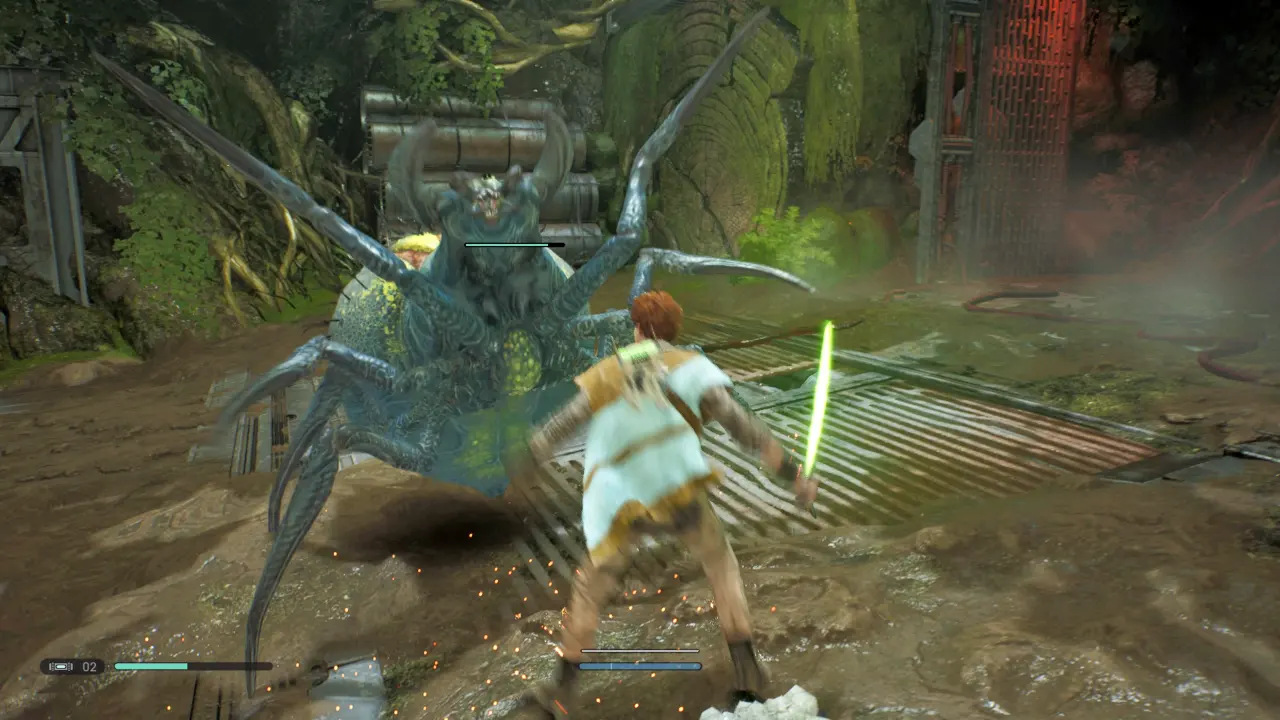
Task: Toggle the white stamina bar above the force meter
Action: click(640, 651)
